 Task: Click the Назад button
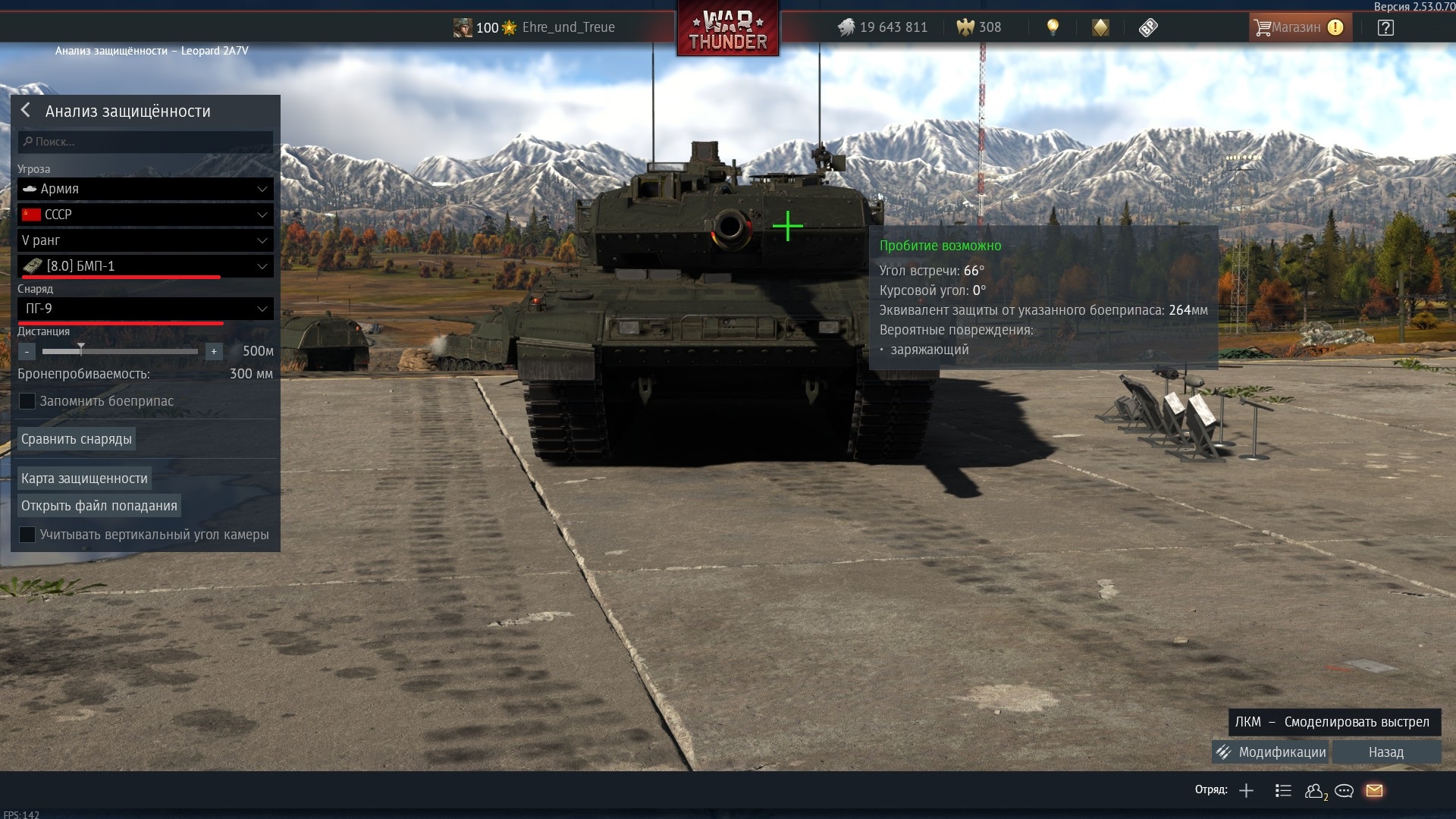(1386, 752)
